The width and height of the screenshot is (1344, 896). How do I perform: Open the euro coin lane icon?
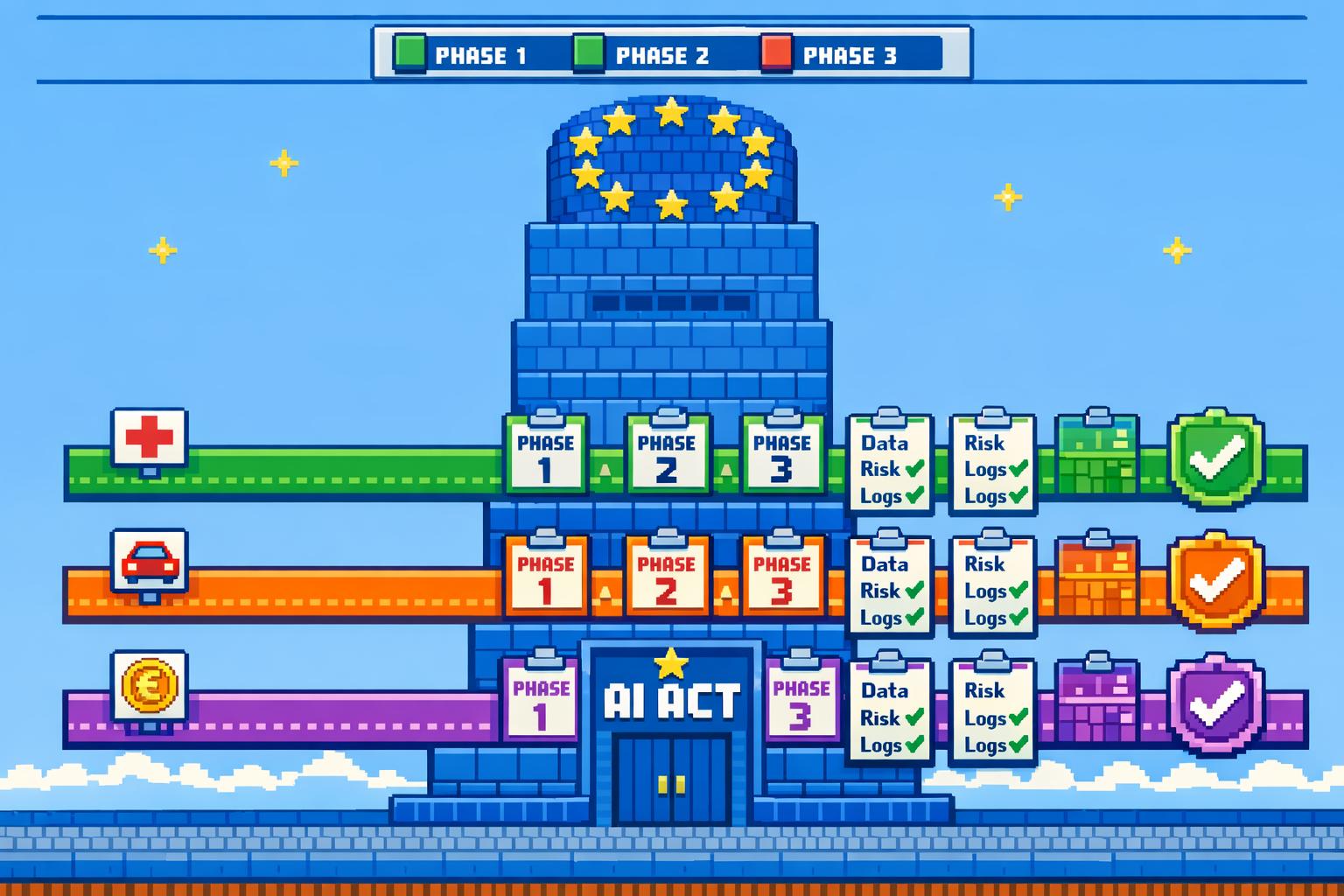[149, 685]
